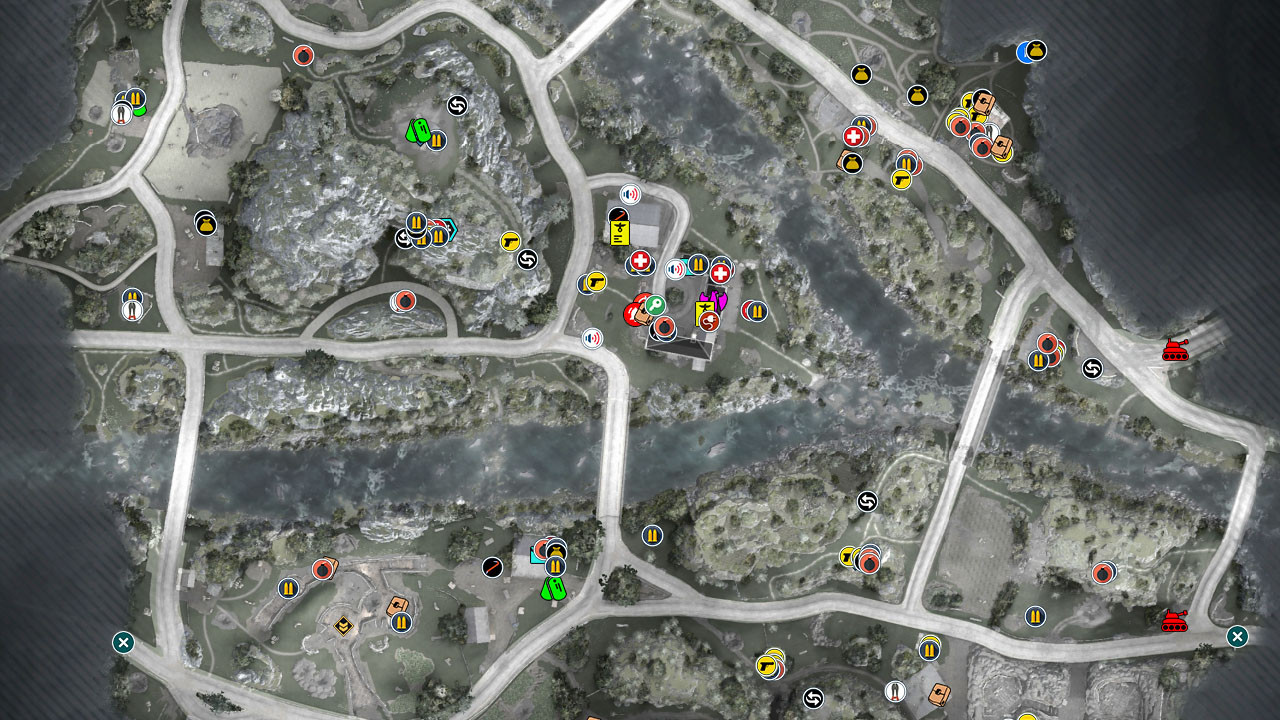Click a red cross medkit marker
1280x720 pixels.
point(640,260)
